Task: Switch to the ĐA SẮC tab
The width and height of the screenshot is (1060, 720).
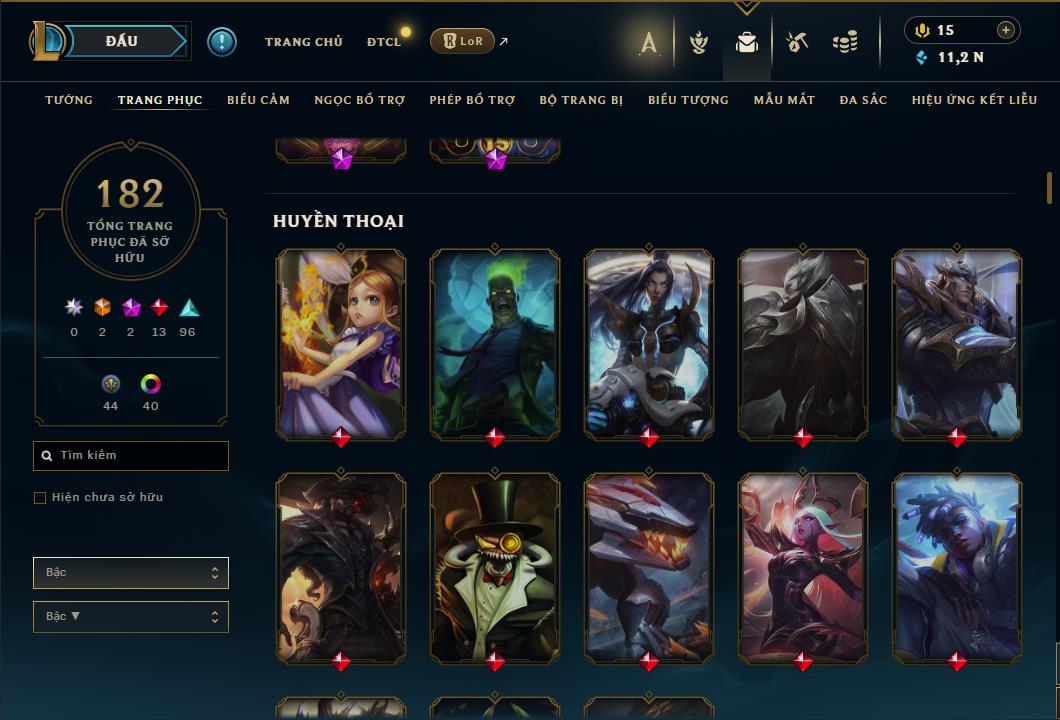Action: tap(863, 100)
